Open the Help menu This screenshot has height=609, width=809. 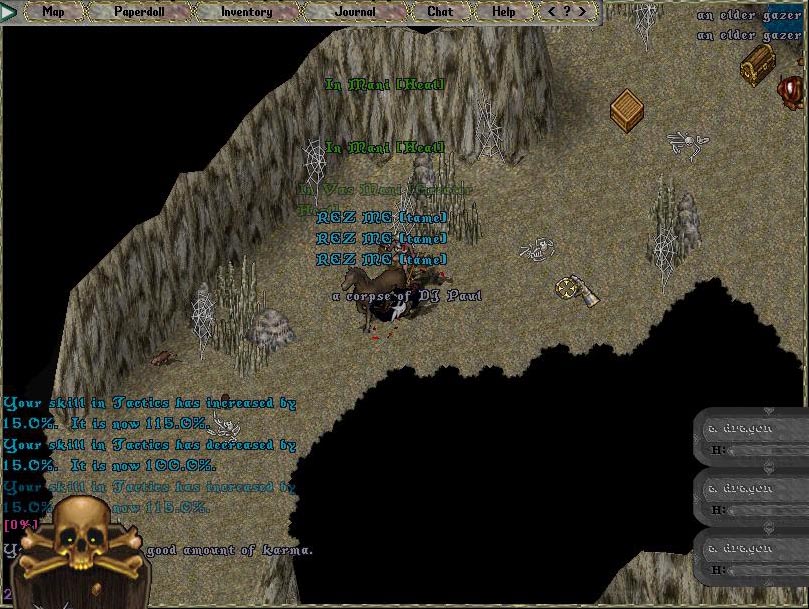click(504, 12)
